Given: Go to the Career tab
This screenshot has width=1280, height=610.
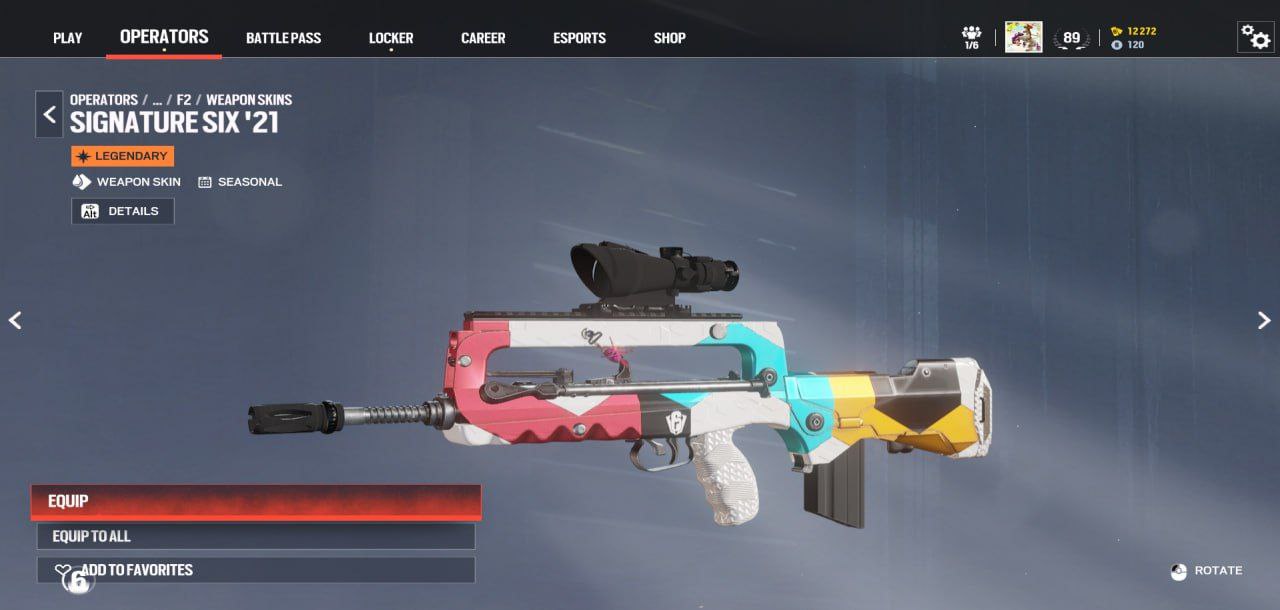Looking at the screenshot, I should [483, 38].
